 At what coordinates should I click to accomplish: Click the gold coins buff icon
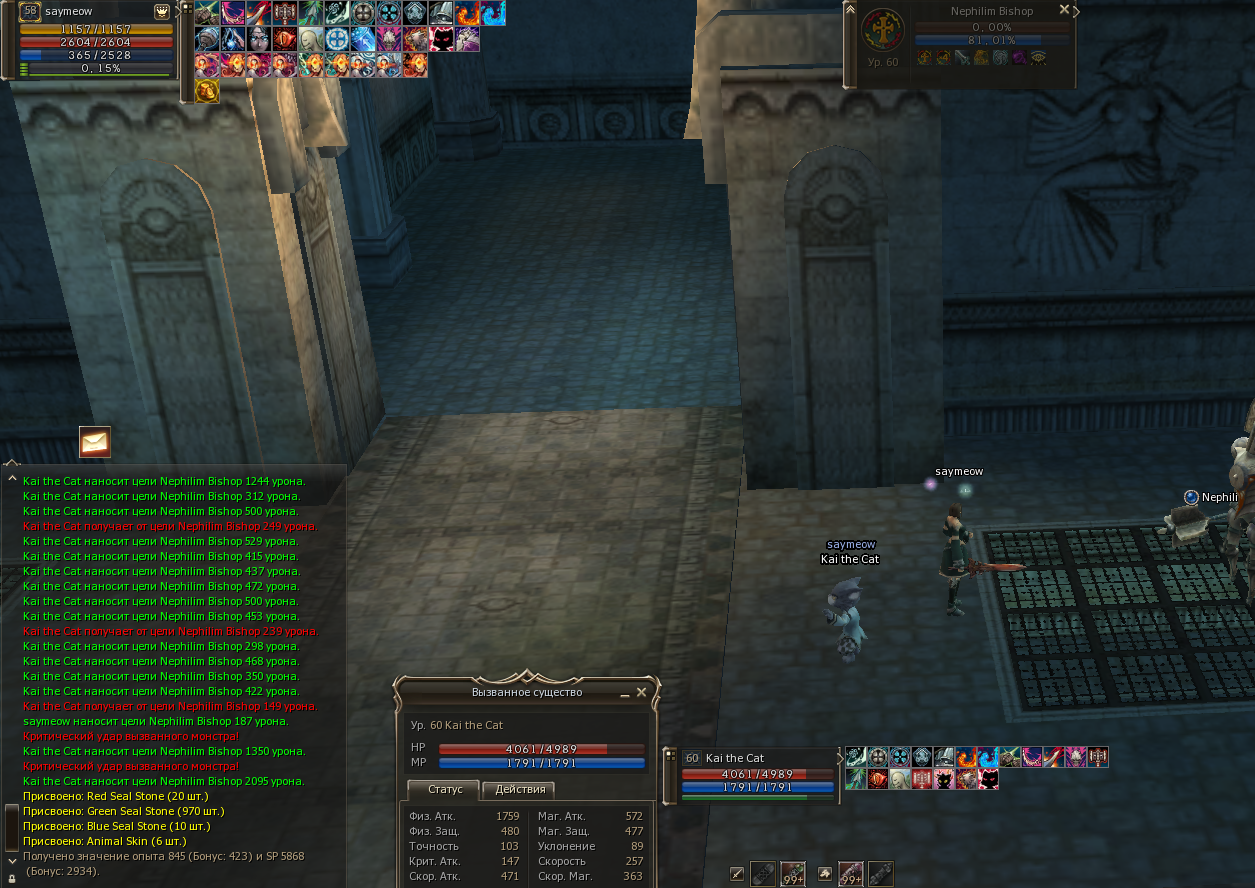click(x=207, y=91)
